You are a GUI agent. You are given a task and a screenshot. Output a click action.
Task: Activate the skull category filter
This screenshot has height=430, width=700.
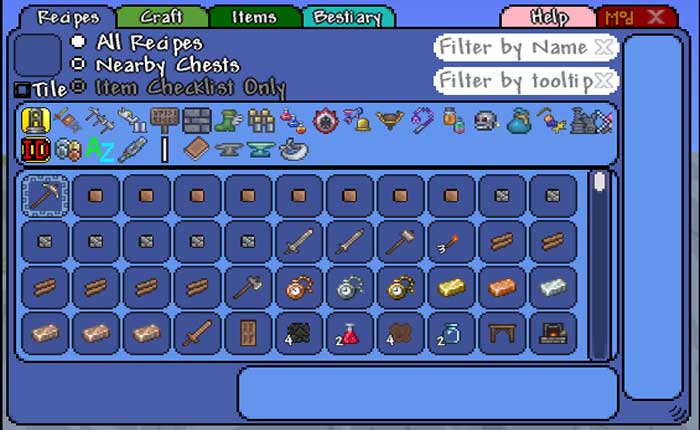click(x=486, y=121)
